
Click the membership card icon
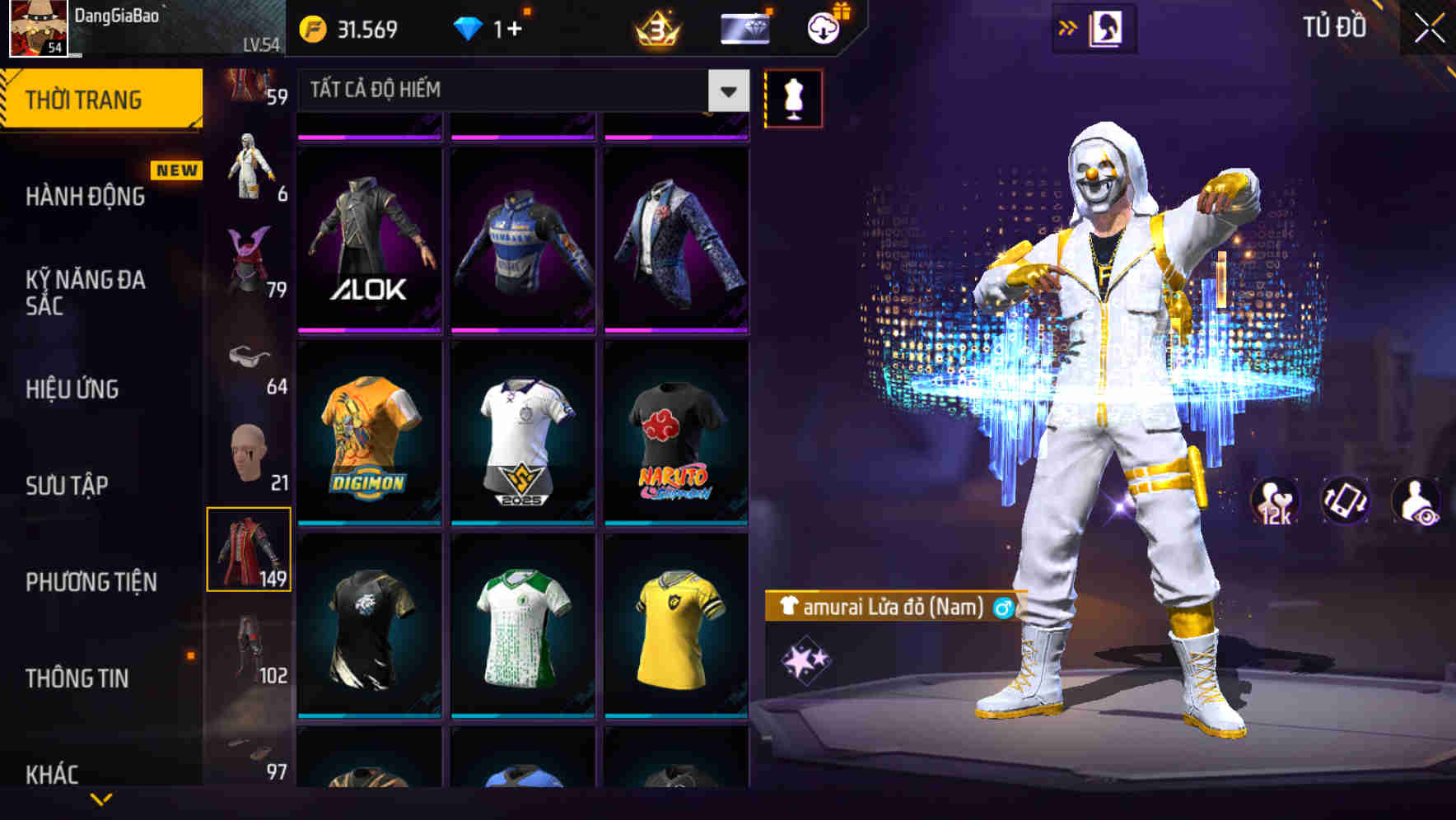point(744,26)
